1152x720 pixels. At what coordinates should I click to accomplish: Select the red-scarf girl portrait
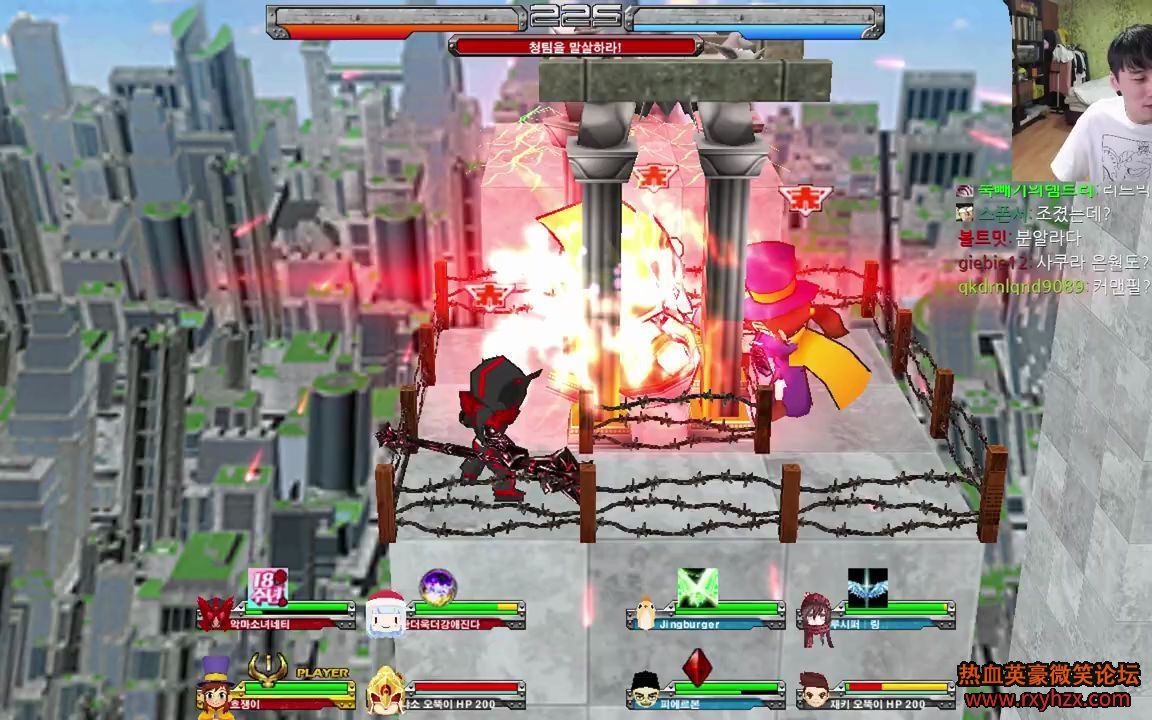815,612
